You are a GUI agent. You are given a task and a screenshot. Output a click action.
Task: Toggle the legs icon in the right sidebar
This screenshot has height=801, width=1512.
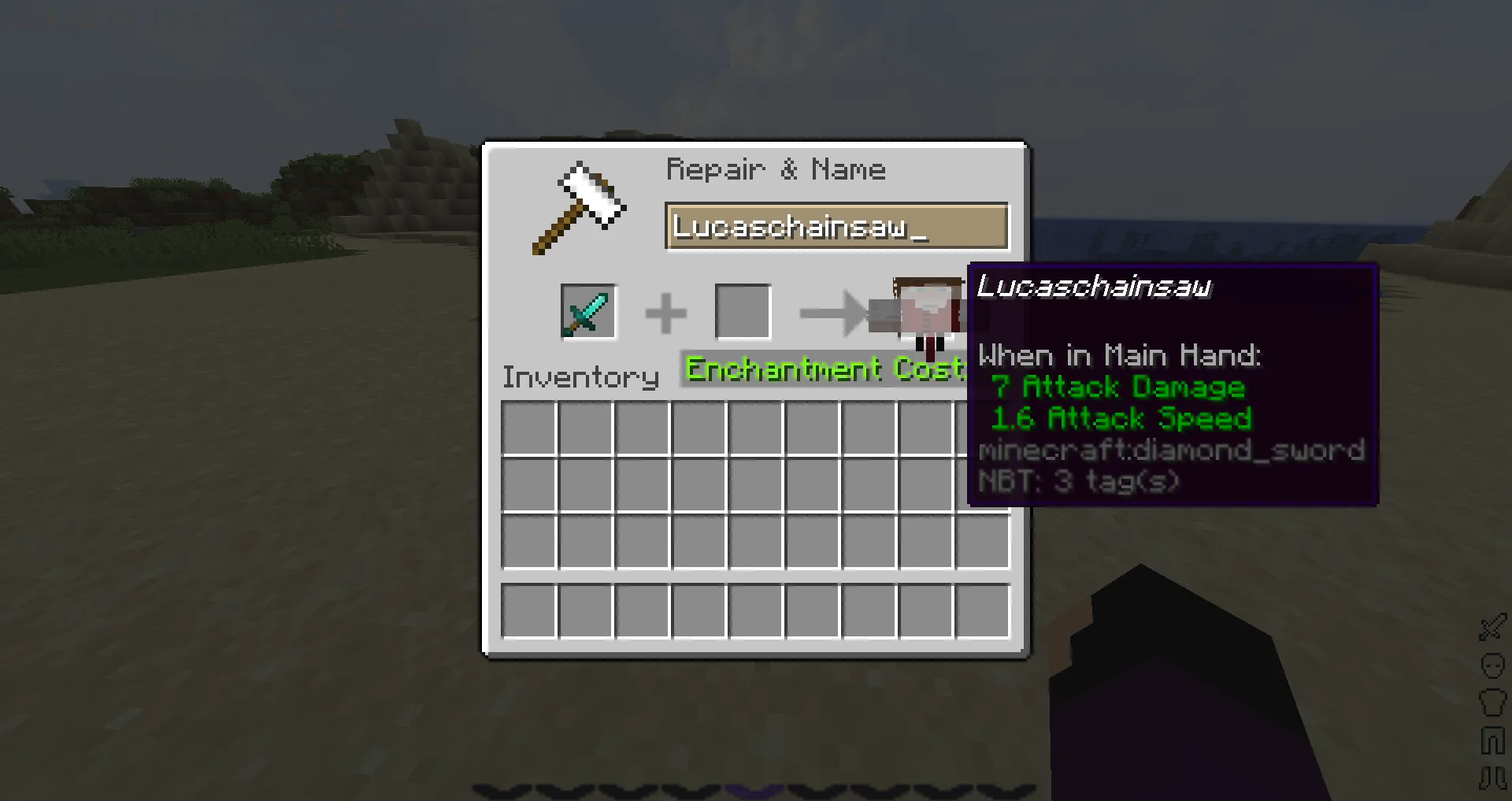tap(1491, 738)
